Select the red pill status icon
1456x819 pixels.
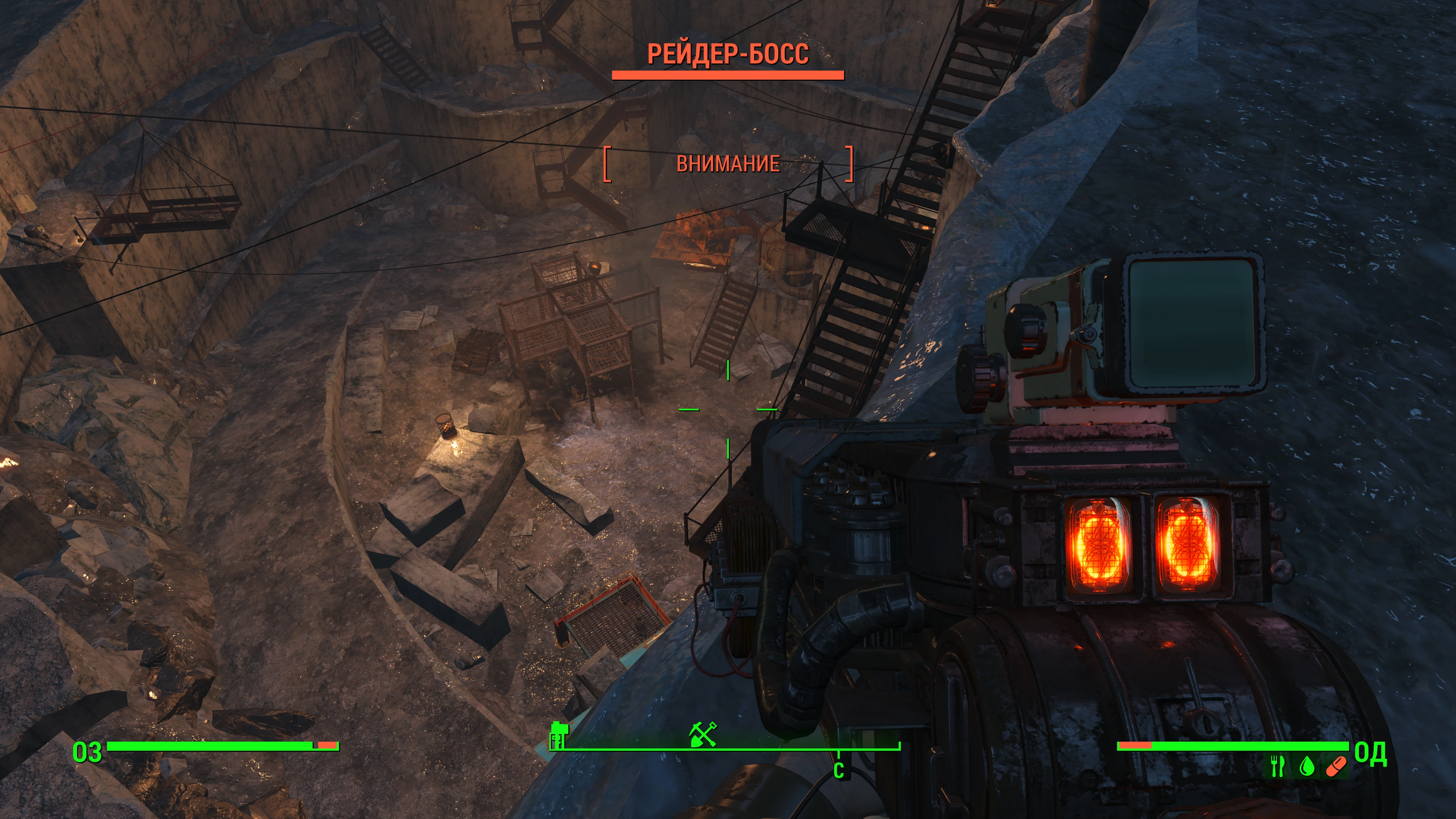coord(1335,767)
